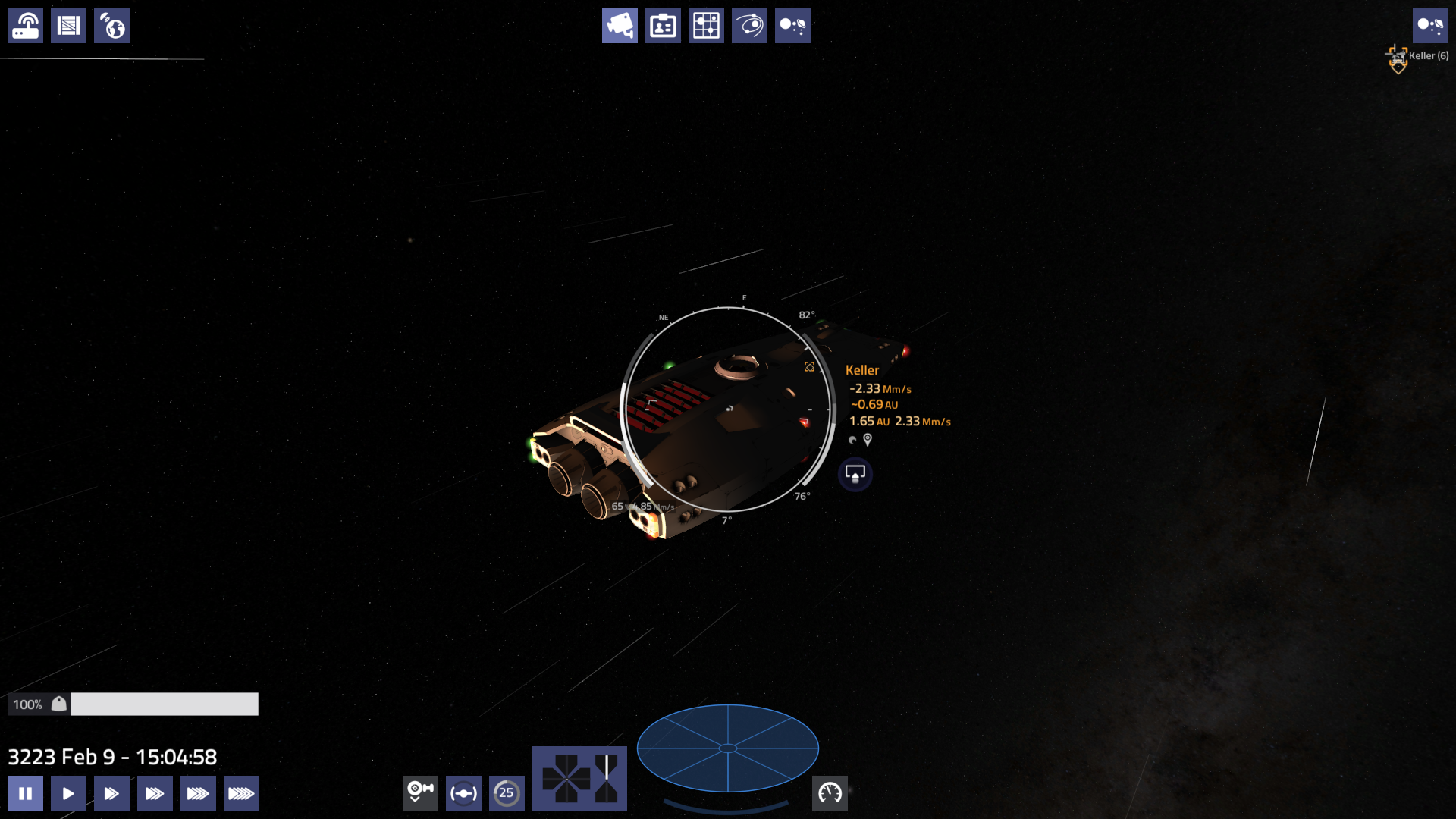The image size is (1456, 819).
Task: Click the undock arrow button near Keller info
Action: pos(855,474)
